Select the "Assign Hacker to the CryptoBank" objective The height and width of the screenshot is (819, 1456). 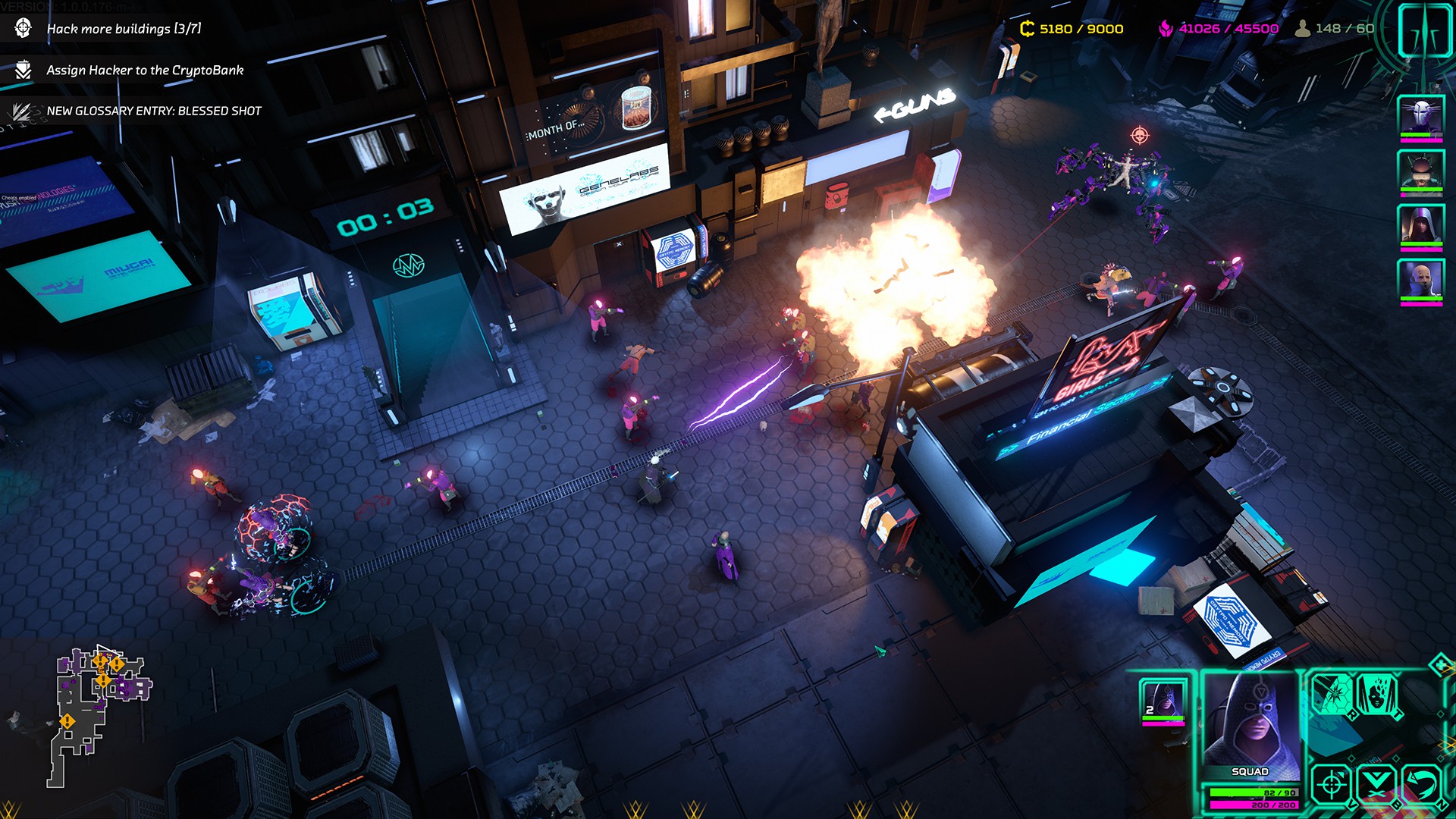click(144, 71)
